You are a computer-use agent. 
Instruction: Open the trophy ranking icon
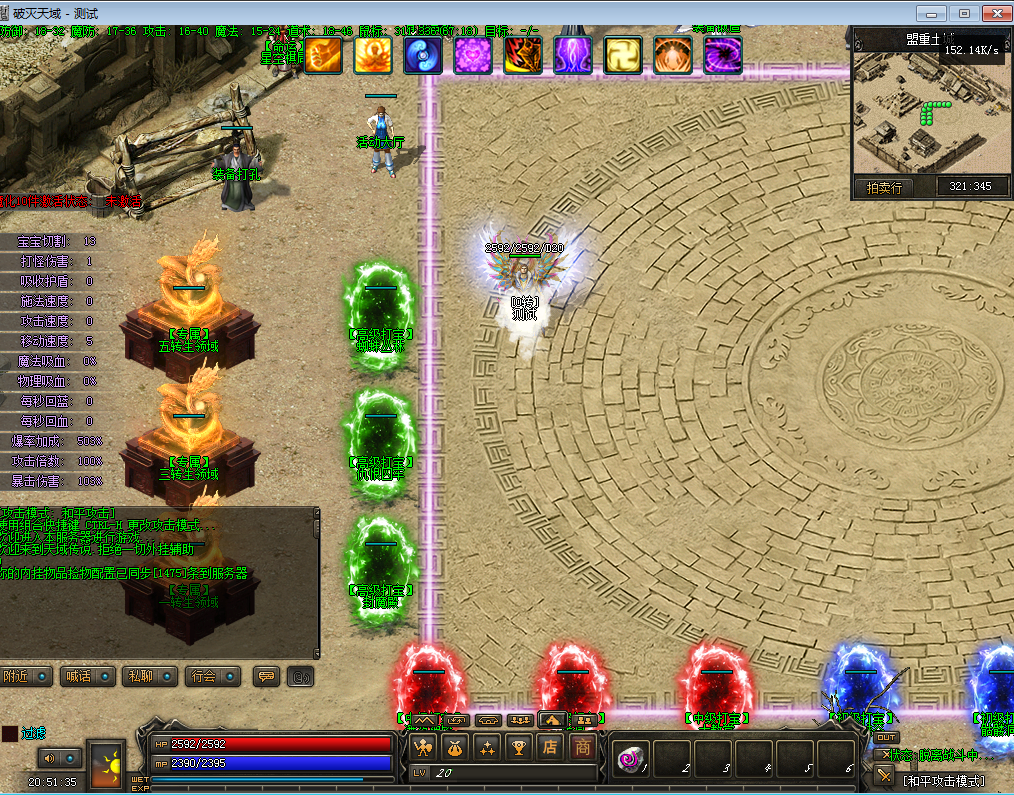click(x=519, y=746)
